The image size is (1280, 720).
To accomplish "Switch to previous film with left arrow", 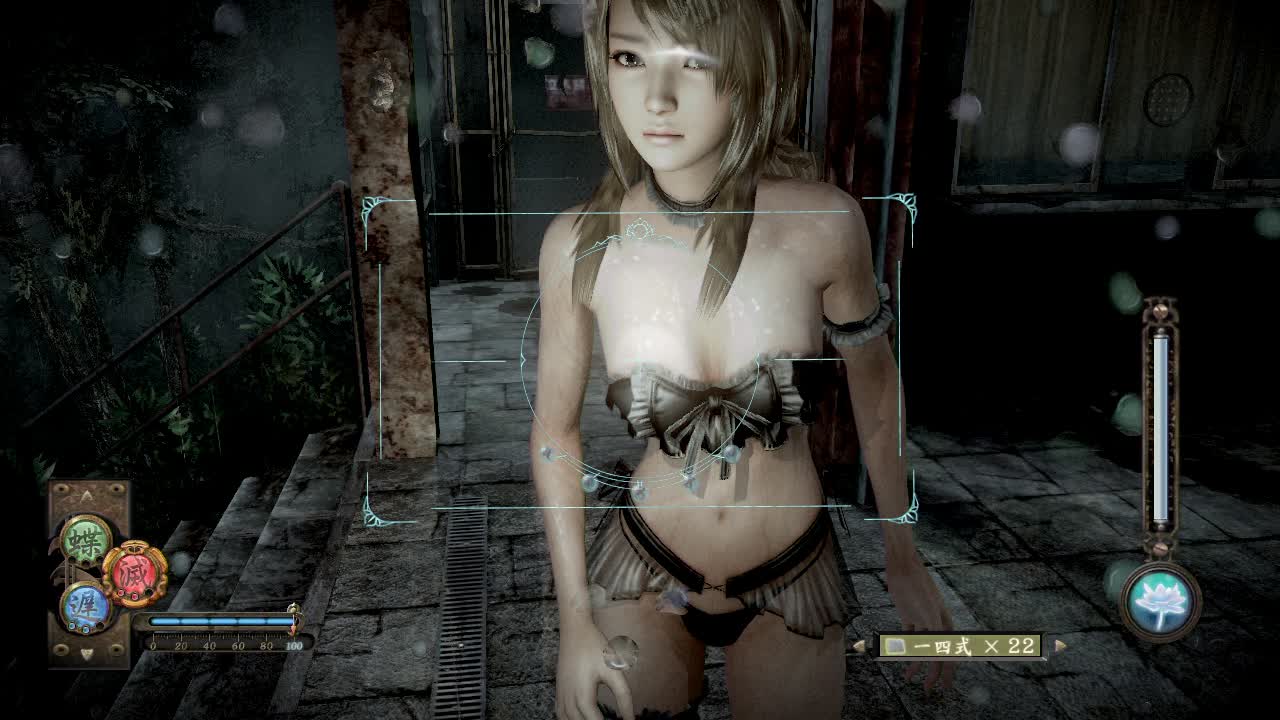I will tap(859, 646).
